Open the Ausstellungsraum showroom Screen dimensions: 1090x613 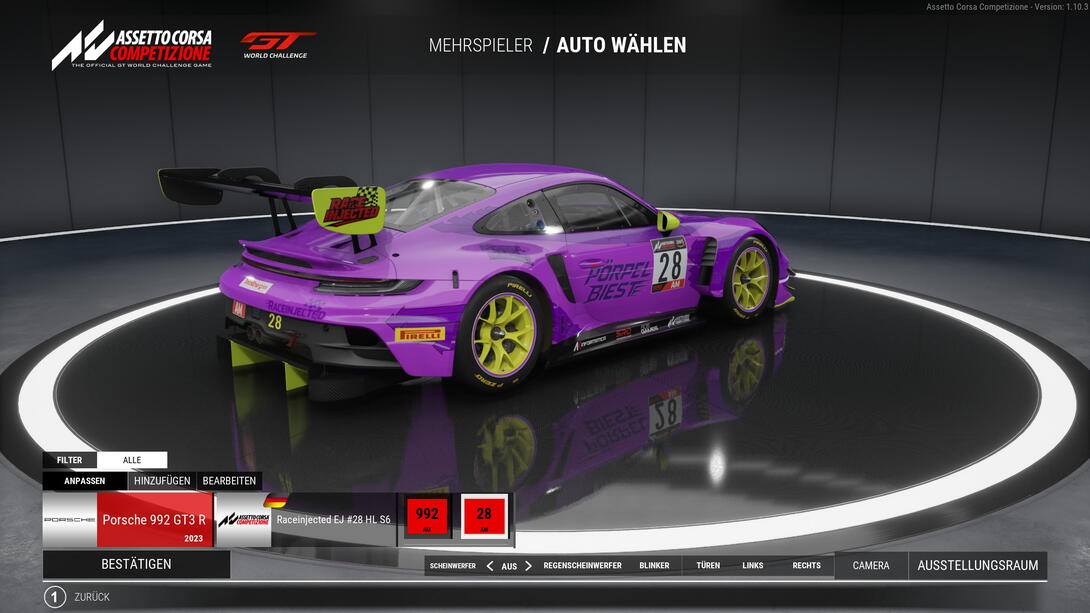pos(977,566)
